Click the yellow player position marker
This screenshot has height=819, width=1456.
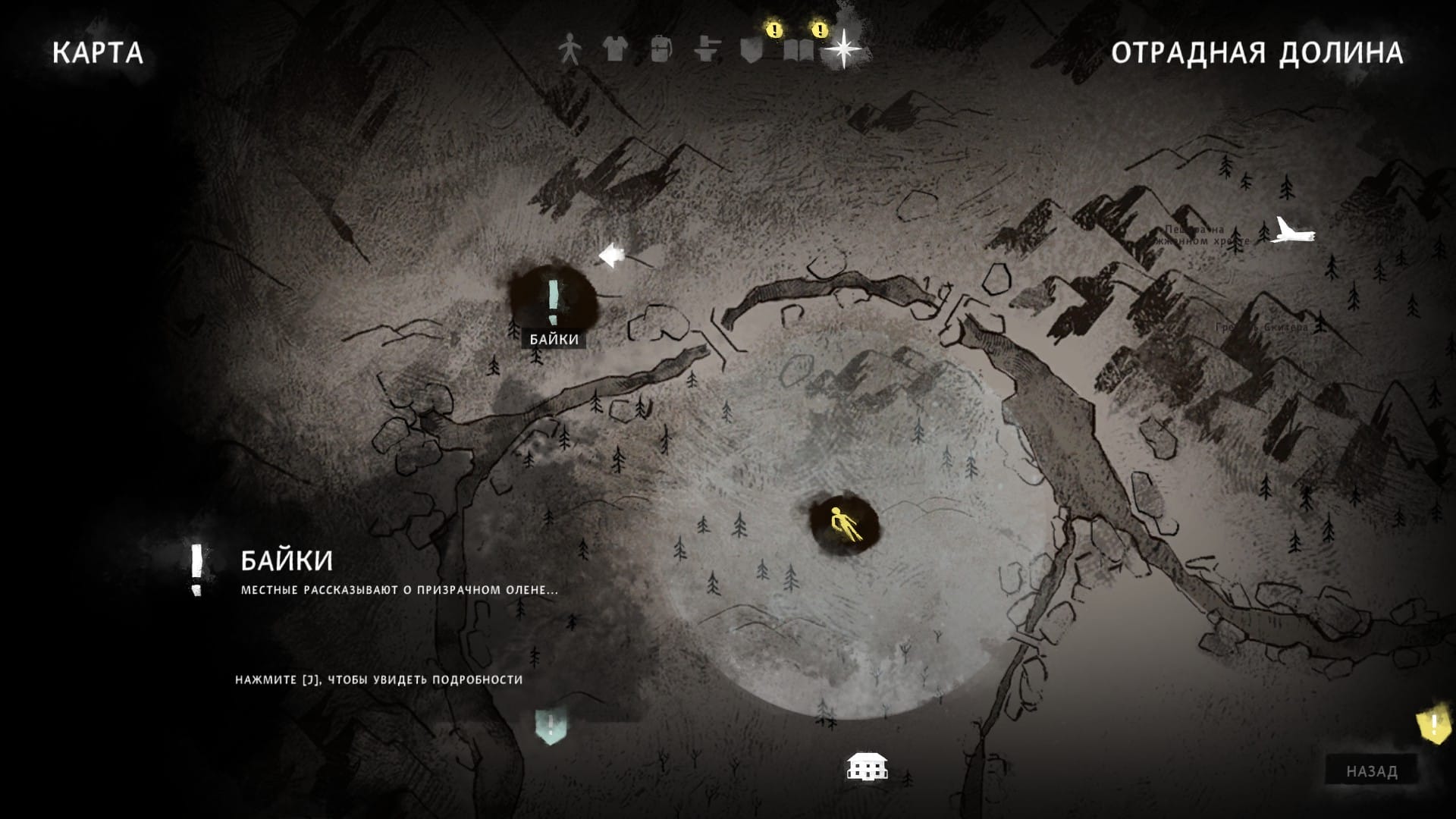point(843,522)
